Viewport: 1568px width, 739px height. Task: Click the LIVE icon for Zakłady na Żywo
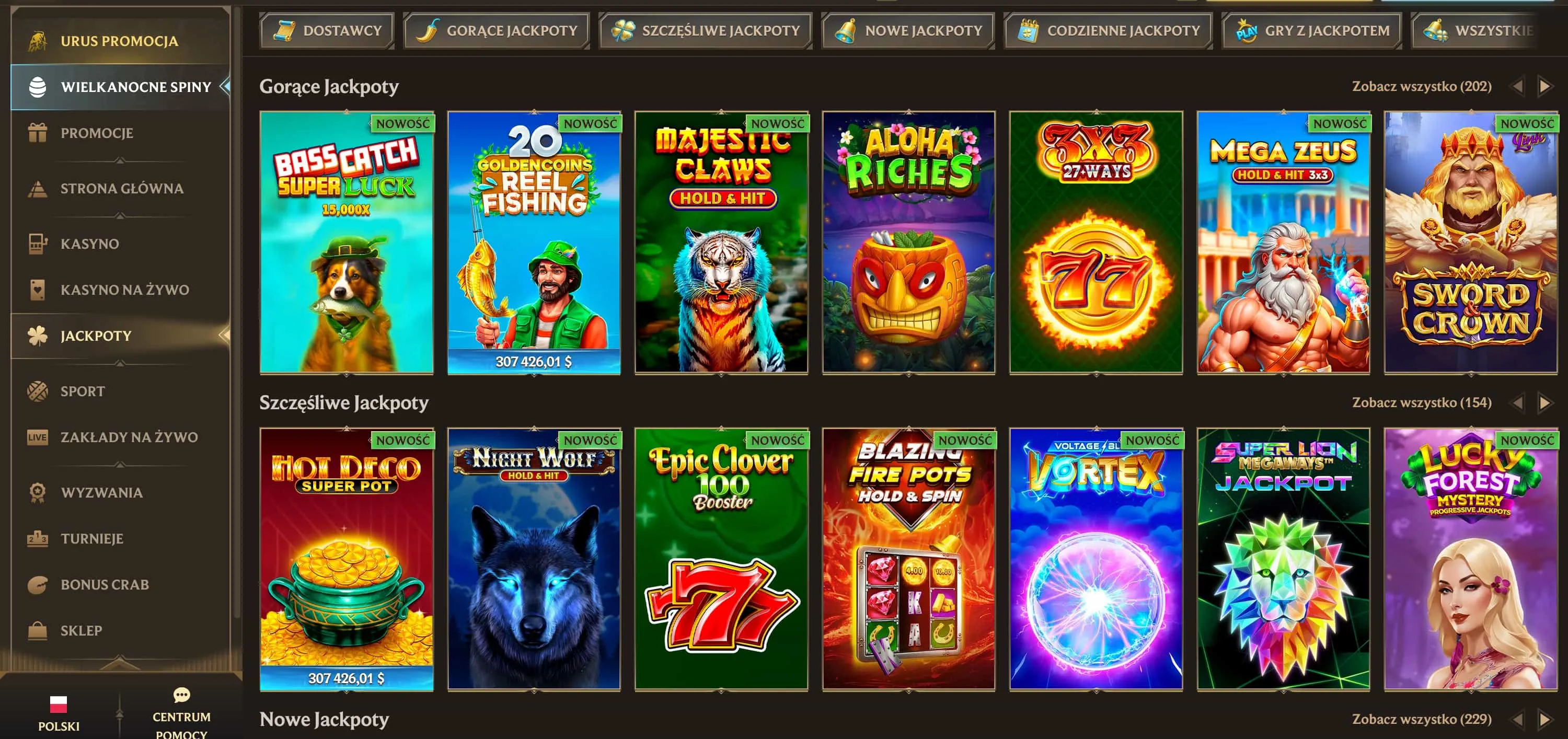tap(38, 437)
